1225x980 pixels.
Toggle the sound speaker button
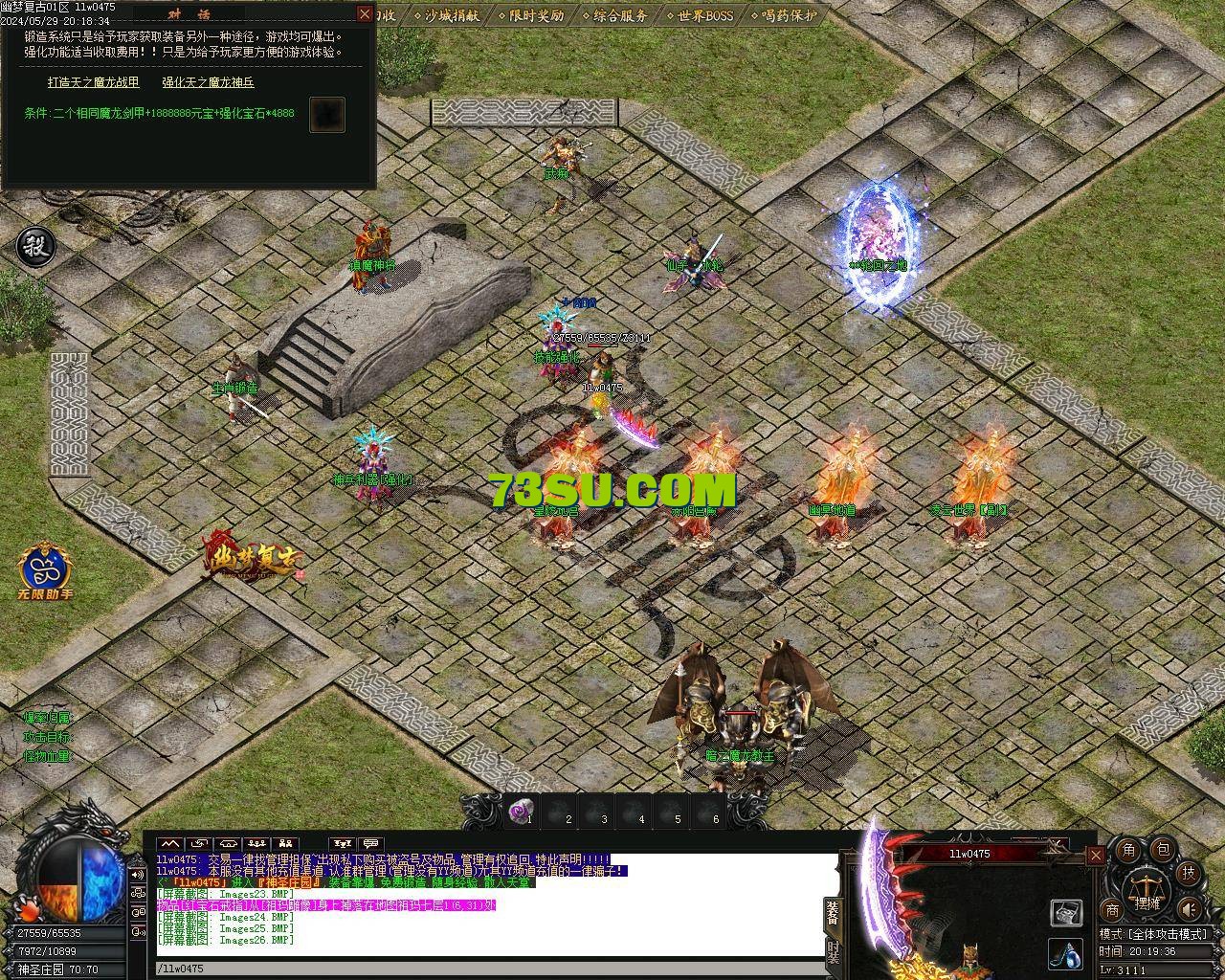tap(1189, 909)
